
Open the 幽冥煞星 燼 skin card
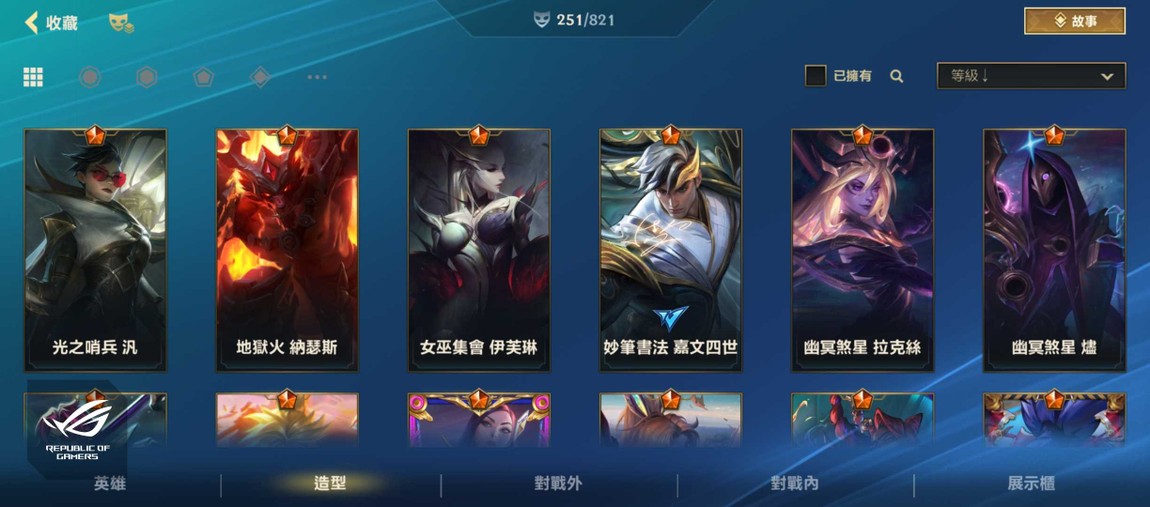(1054, 250)
